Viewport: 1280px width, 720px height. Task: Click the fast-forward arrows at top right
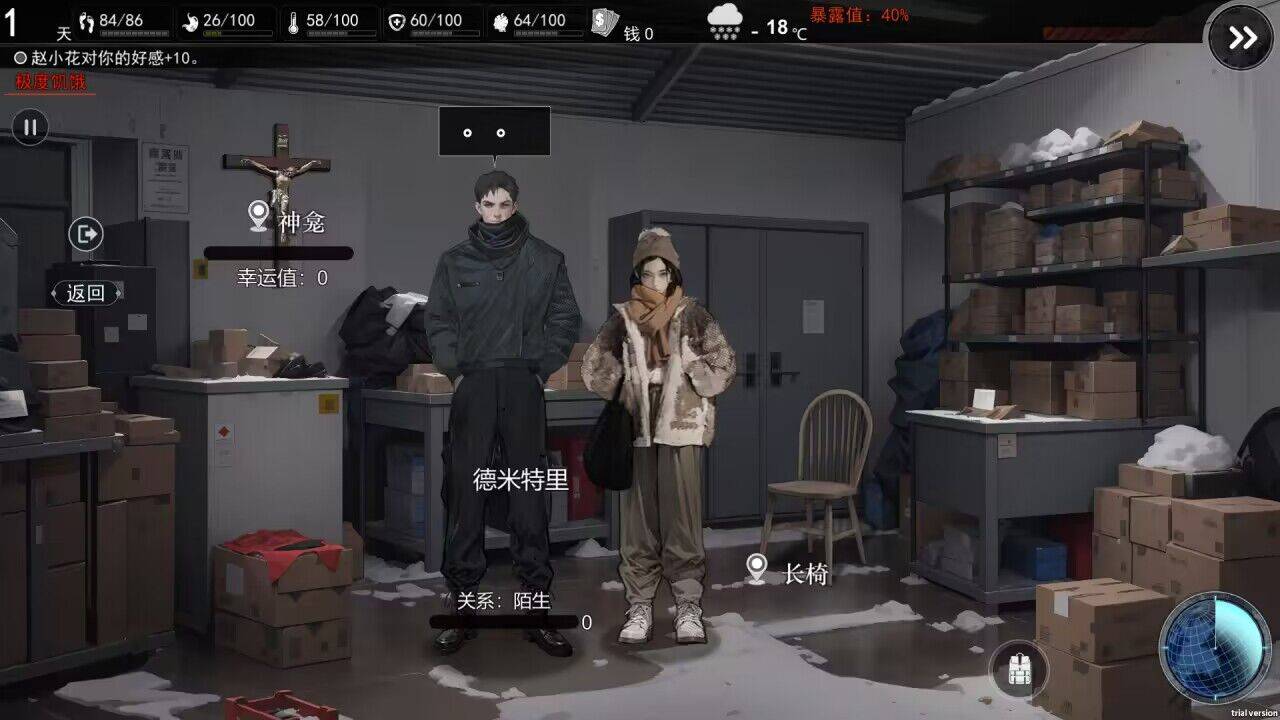(1241, 36)
